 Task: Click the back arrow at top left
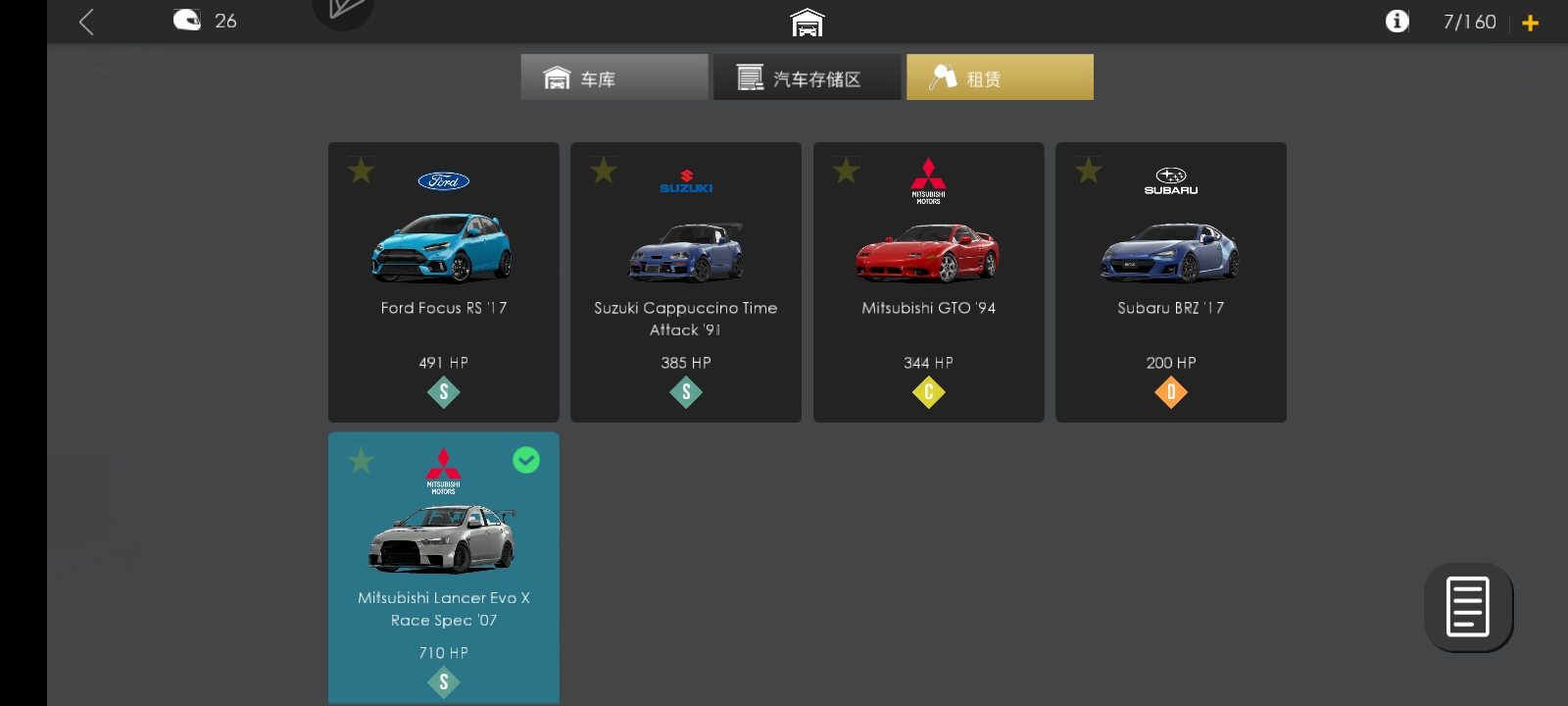(85, 20)
